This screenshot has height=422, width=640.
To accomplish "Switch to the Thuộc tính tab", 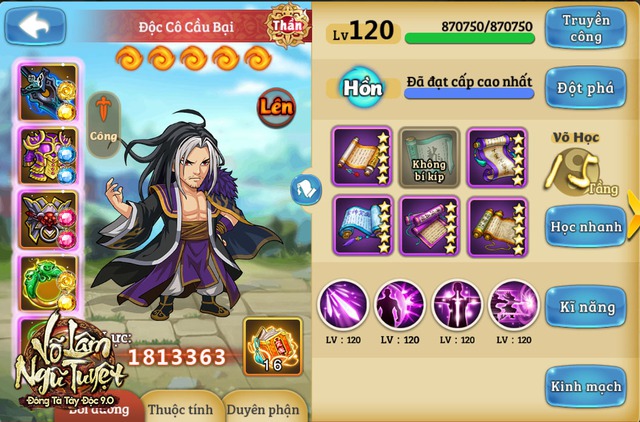I will pos(180,409).
